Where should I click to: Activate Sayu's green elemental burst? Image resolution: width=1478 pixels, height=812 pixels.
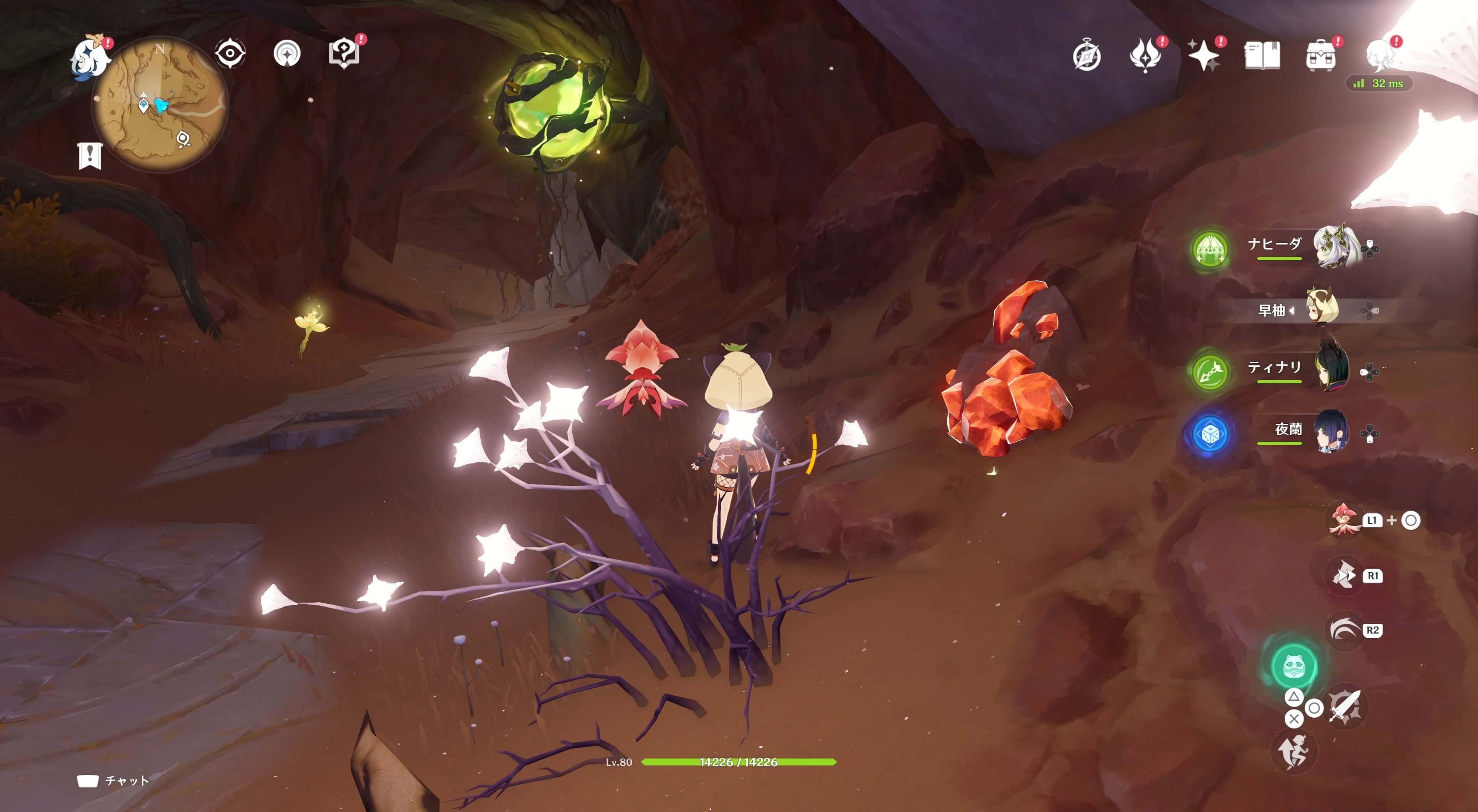tap(1293, 666)
